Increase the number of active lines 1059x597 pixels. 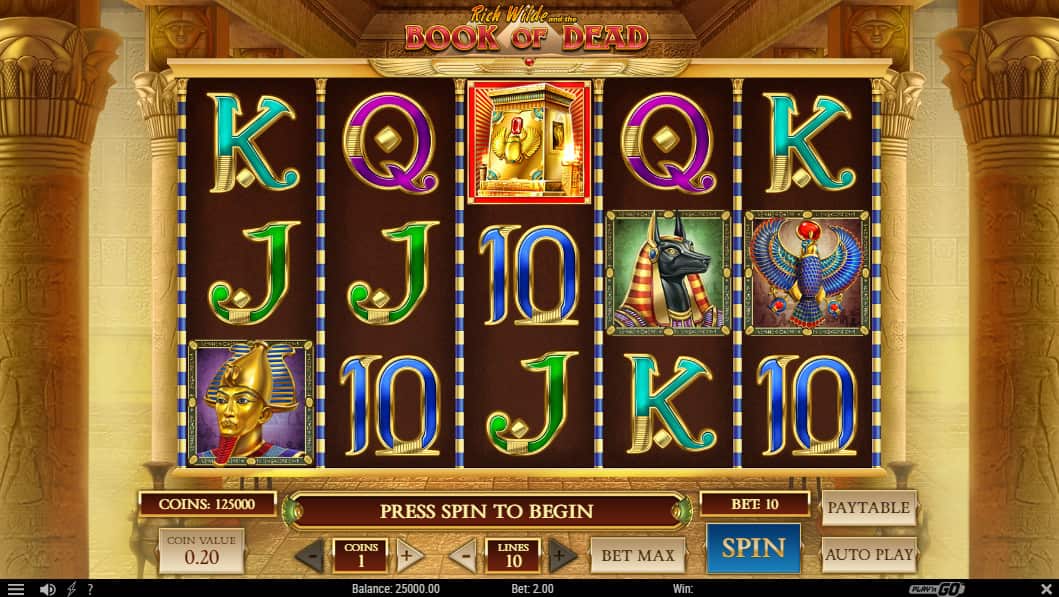click(x=561, y=555)
